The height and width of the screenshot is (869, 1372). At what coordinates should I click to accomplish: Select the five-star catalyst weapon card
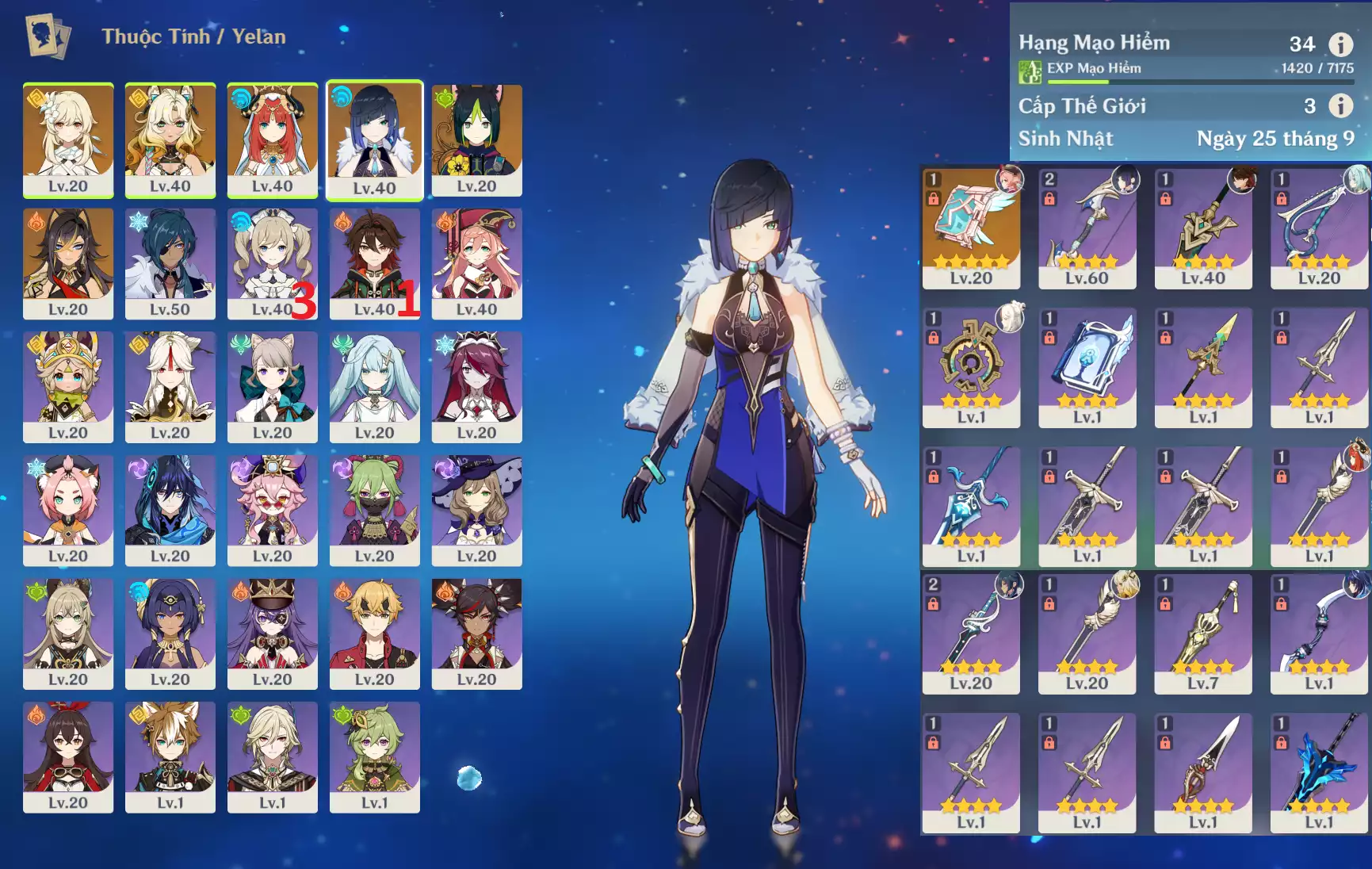point(971,228)
